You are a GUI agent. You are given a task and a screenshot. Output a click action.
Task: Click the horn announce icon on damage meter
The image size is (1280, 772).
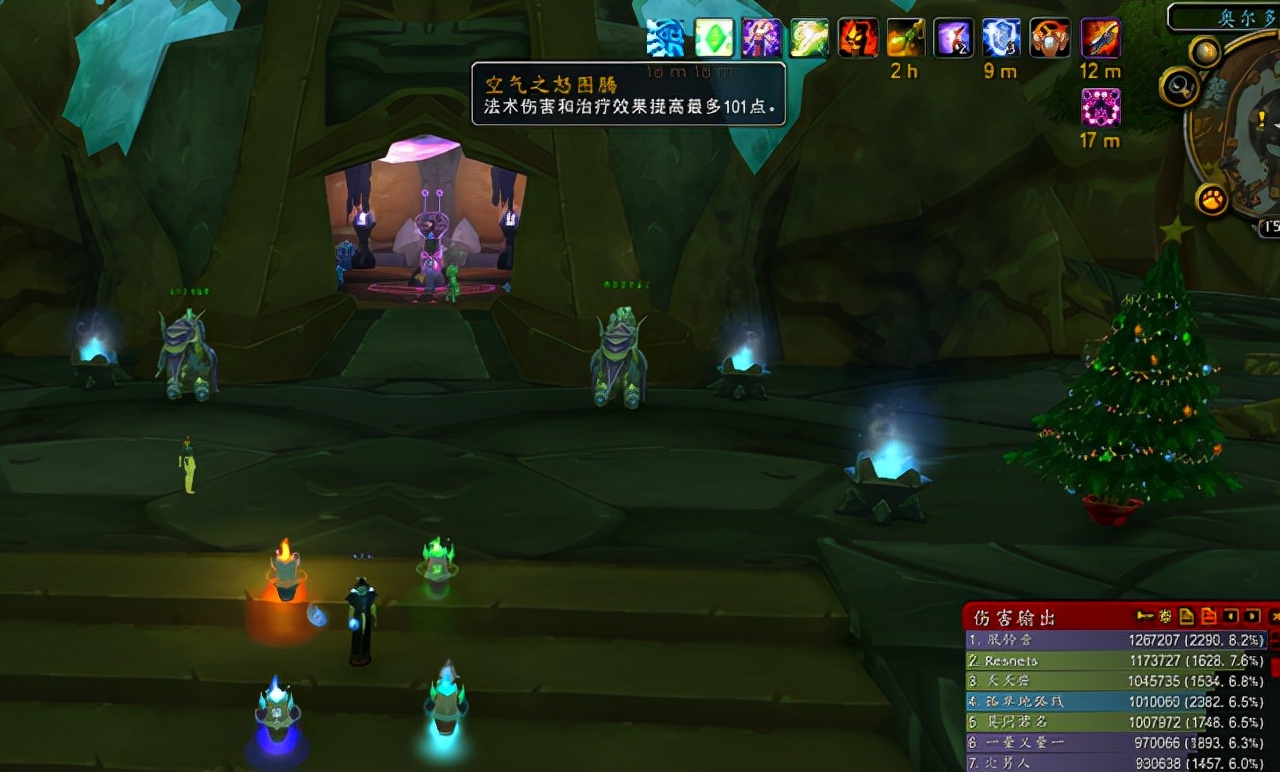(1146, 616)
